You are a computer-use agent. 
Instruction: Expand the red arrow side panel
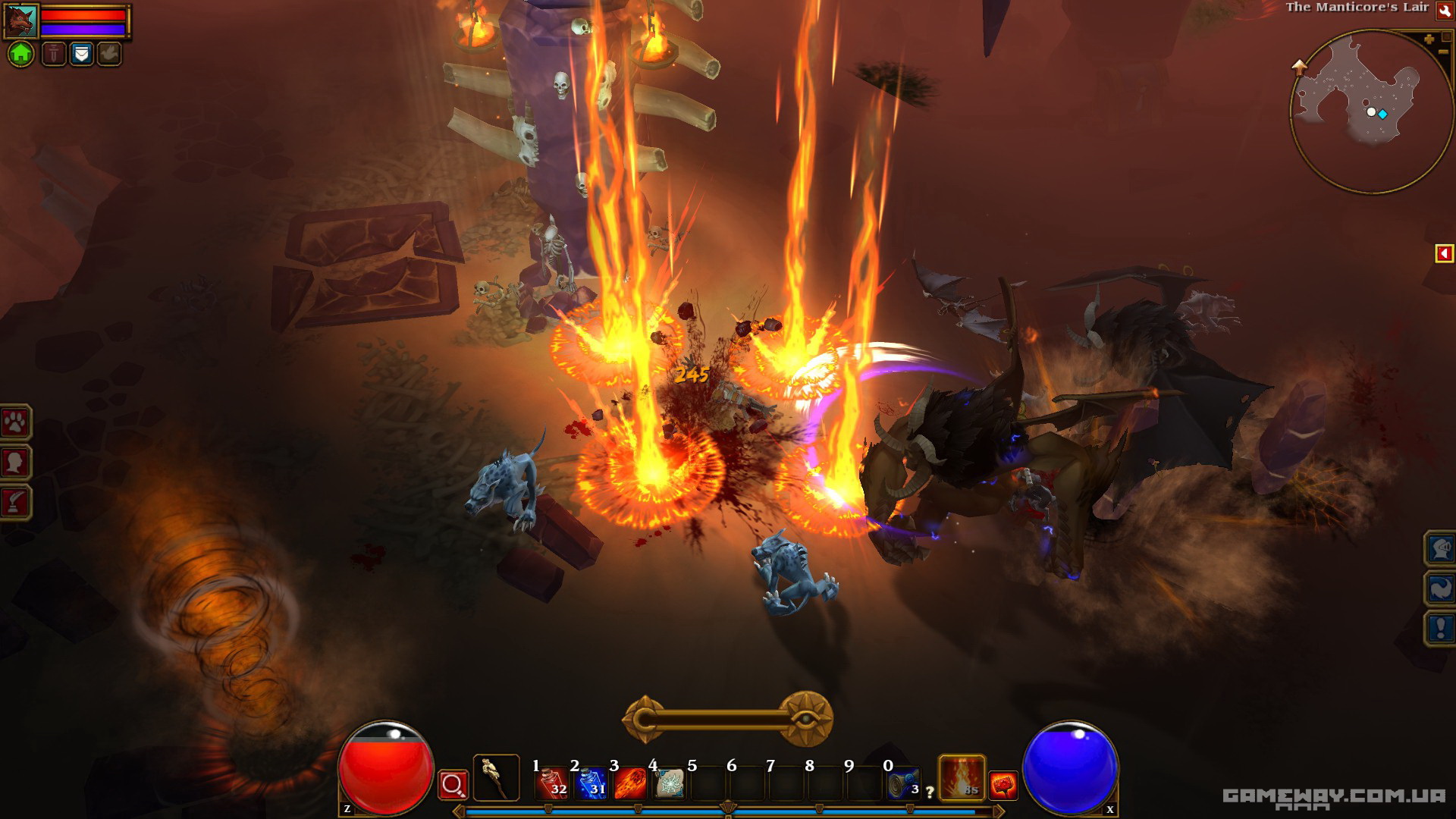pyautogui.click(x=1444, y=253)
